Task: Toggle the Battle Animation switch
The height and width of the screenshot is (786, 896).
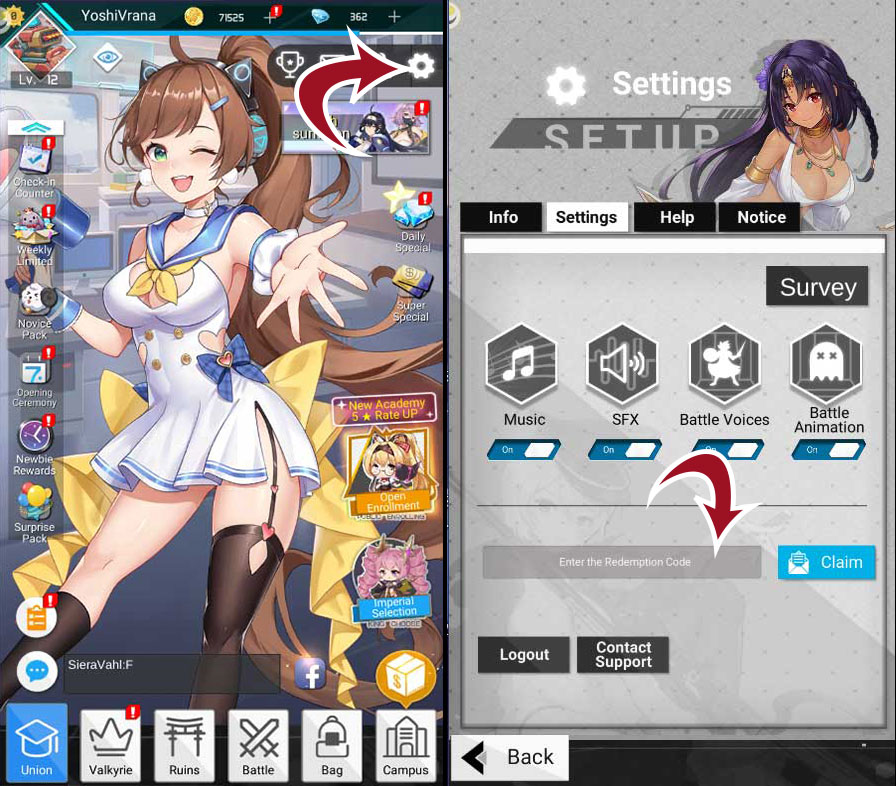Action: tap(828, 450)
